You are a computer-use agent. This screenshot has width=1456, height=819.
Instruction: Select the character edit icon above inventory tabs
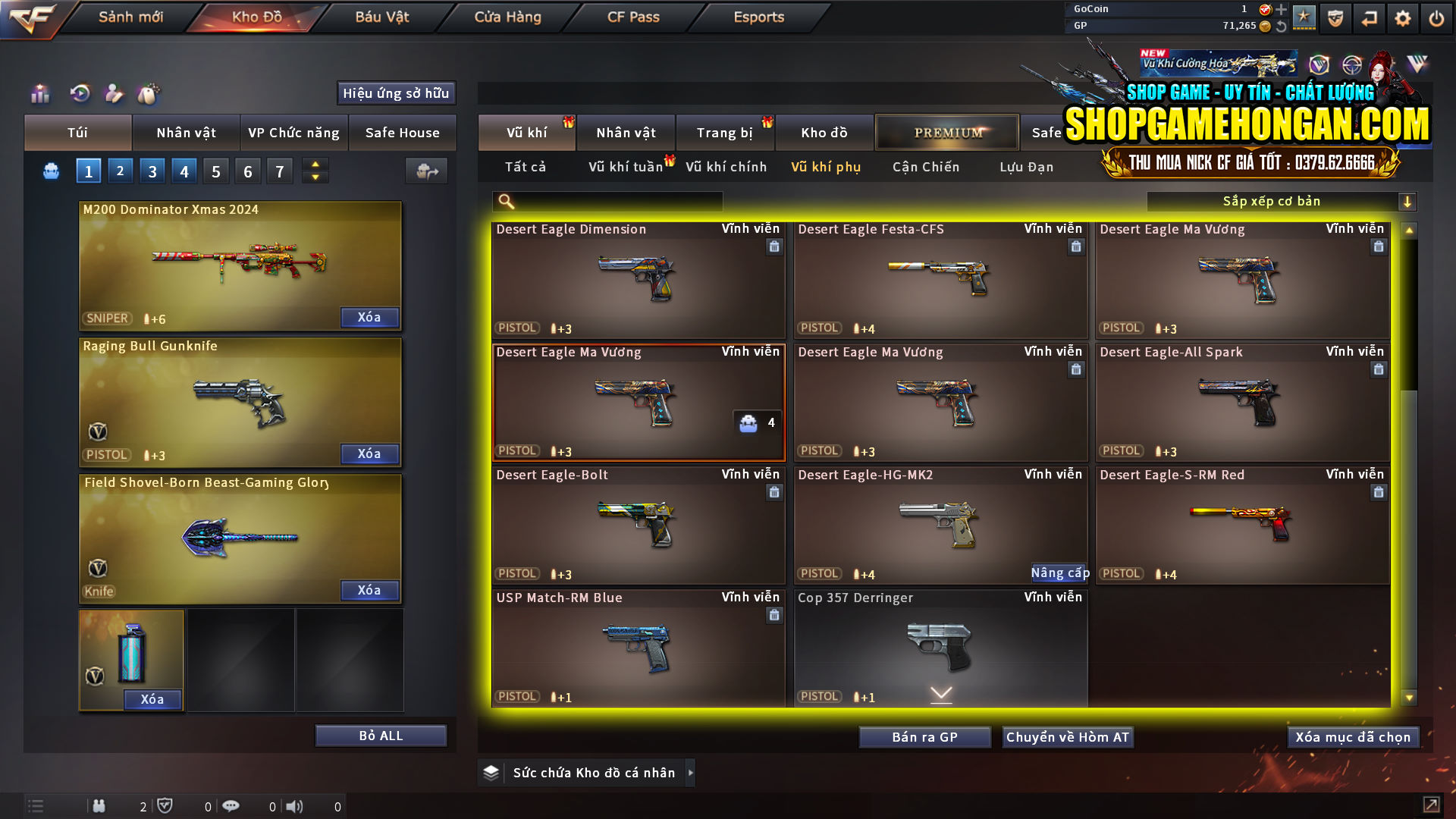(115, 94)
